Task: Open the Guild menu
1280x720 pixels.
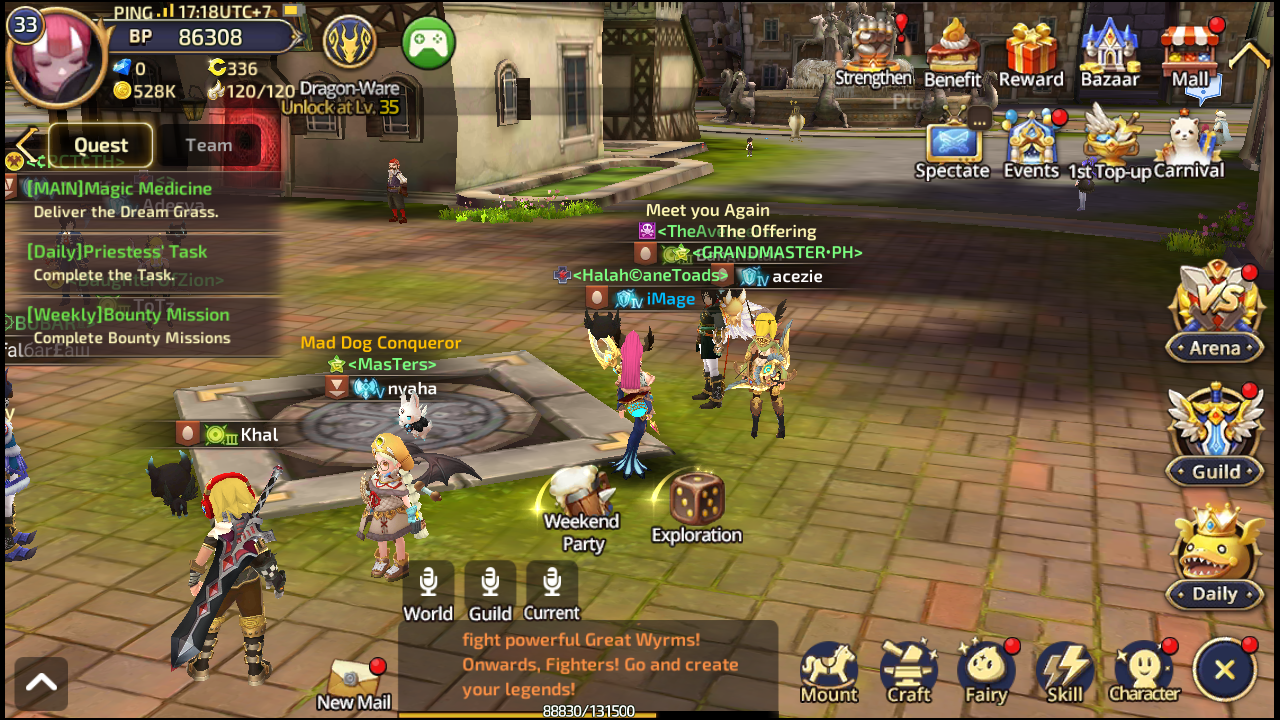Action: (1215, 436)
